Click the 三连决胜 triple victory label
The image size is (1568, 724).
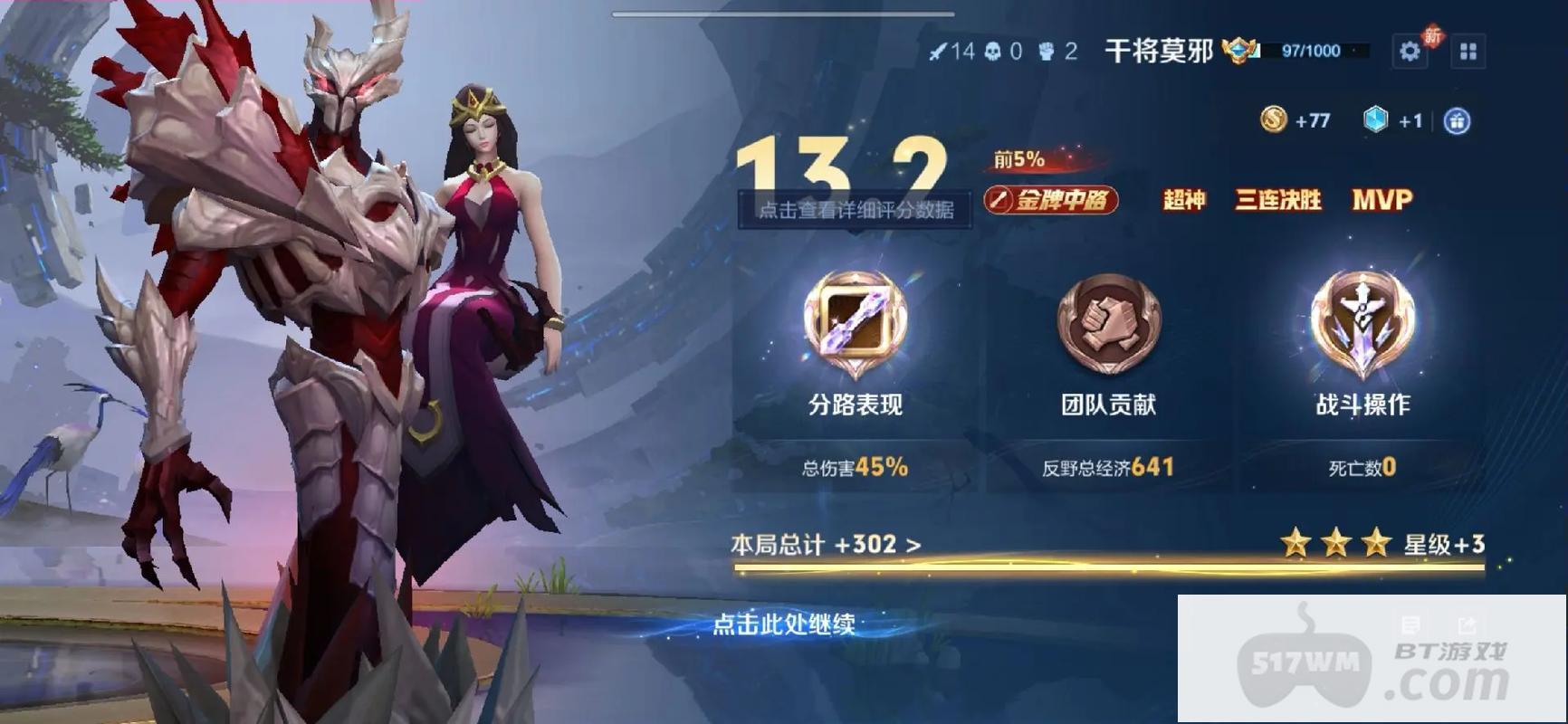[x=1278, y=201]
